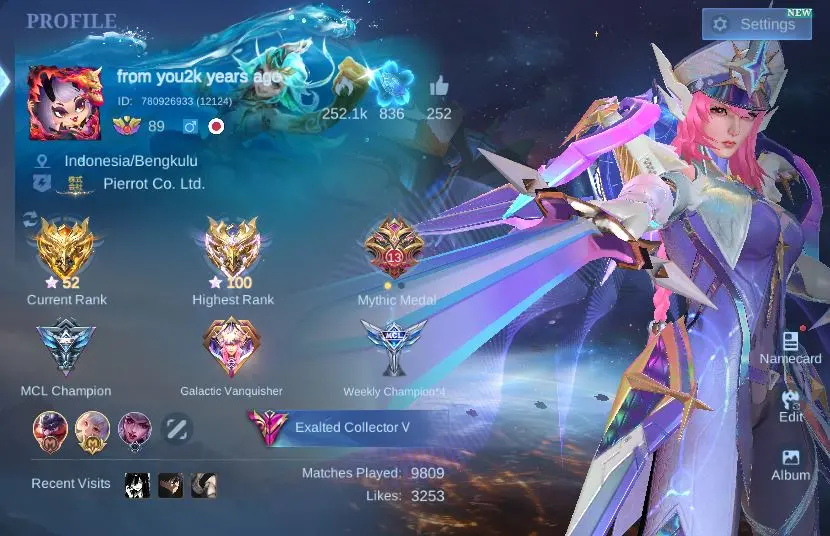The width and height of the screenshot is (830, 536).
Task: Toggle the rank switch arrows icon
Action: (x=30, y=219)
